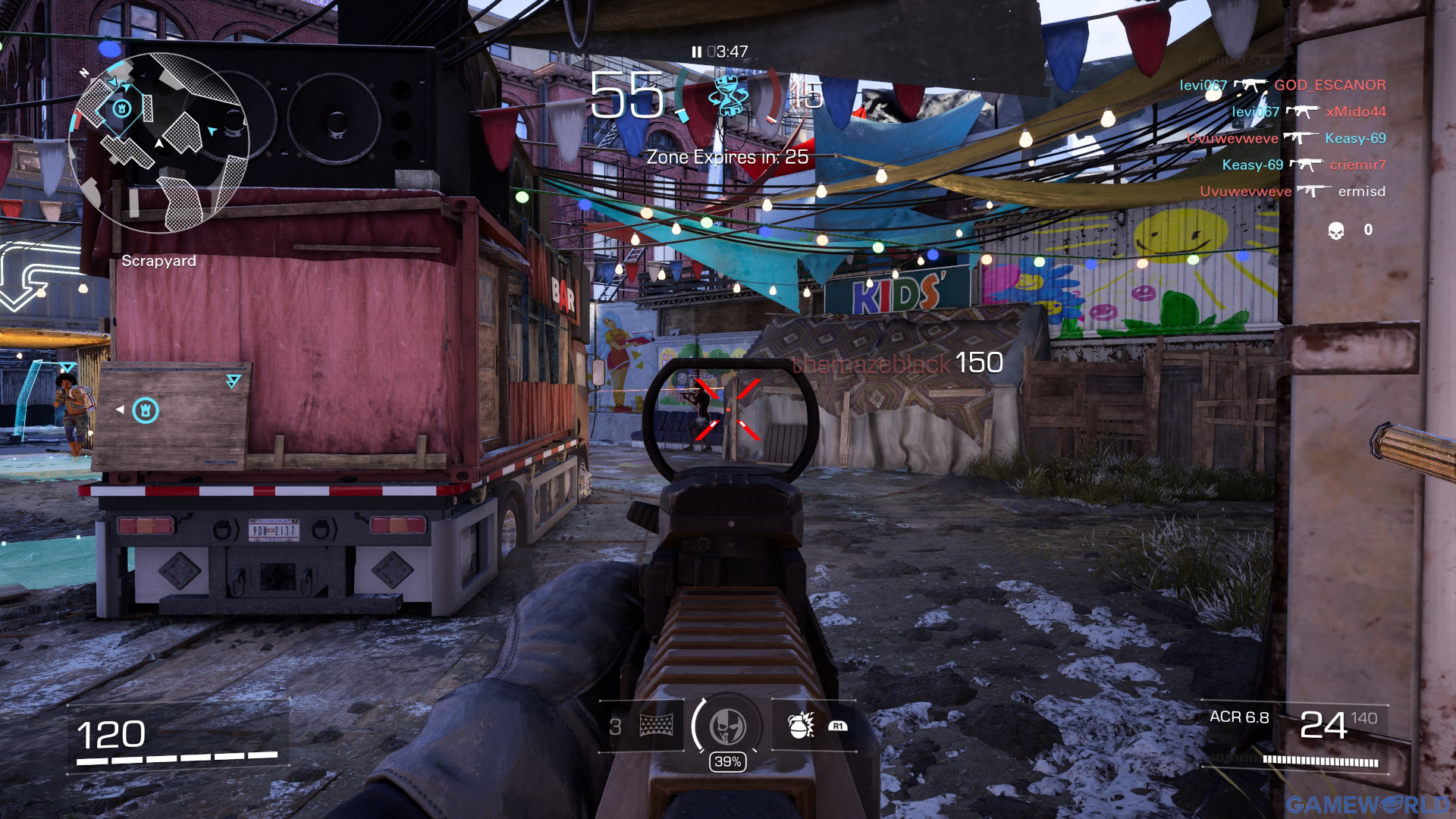Select the gadget slot showing count 3
Viewport: 1456px width, 819px height.
(642, 726)
